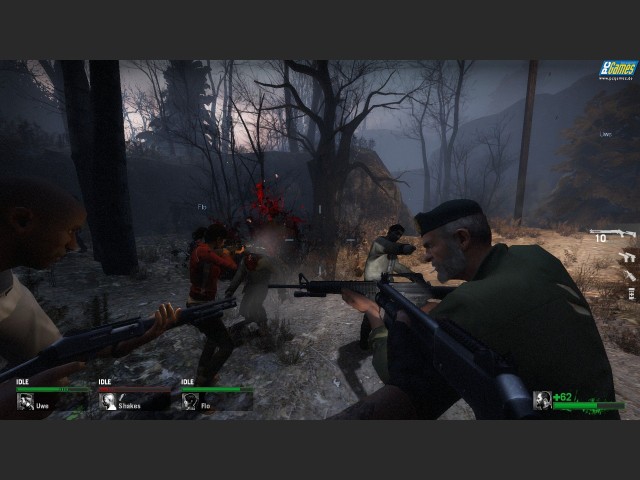Select the shotgun primary weapon slot
Screen dimensions: 640x480
[612, 235]
